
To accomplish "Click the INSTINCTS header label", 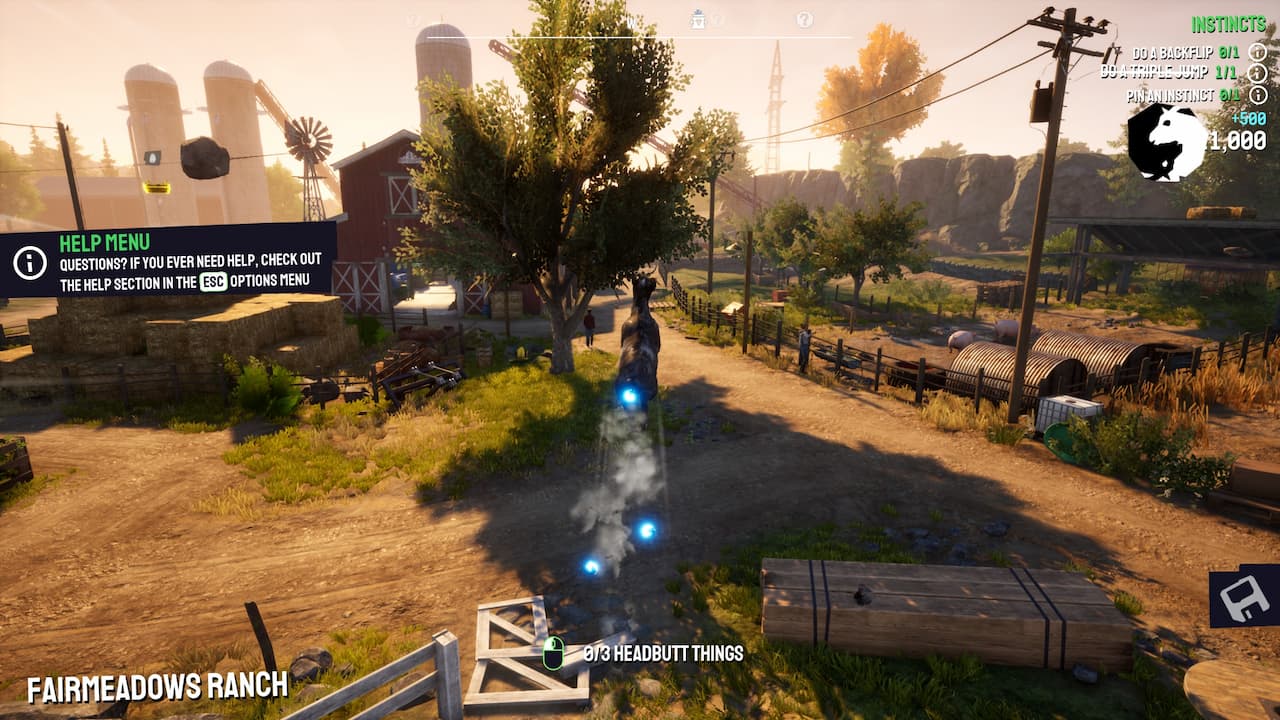I will click(x=1228, y=22).
